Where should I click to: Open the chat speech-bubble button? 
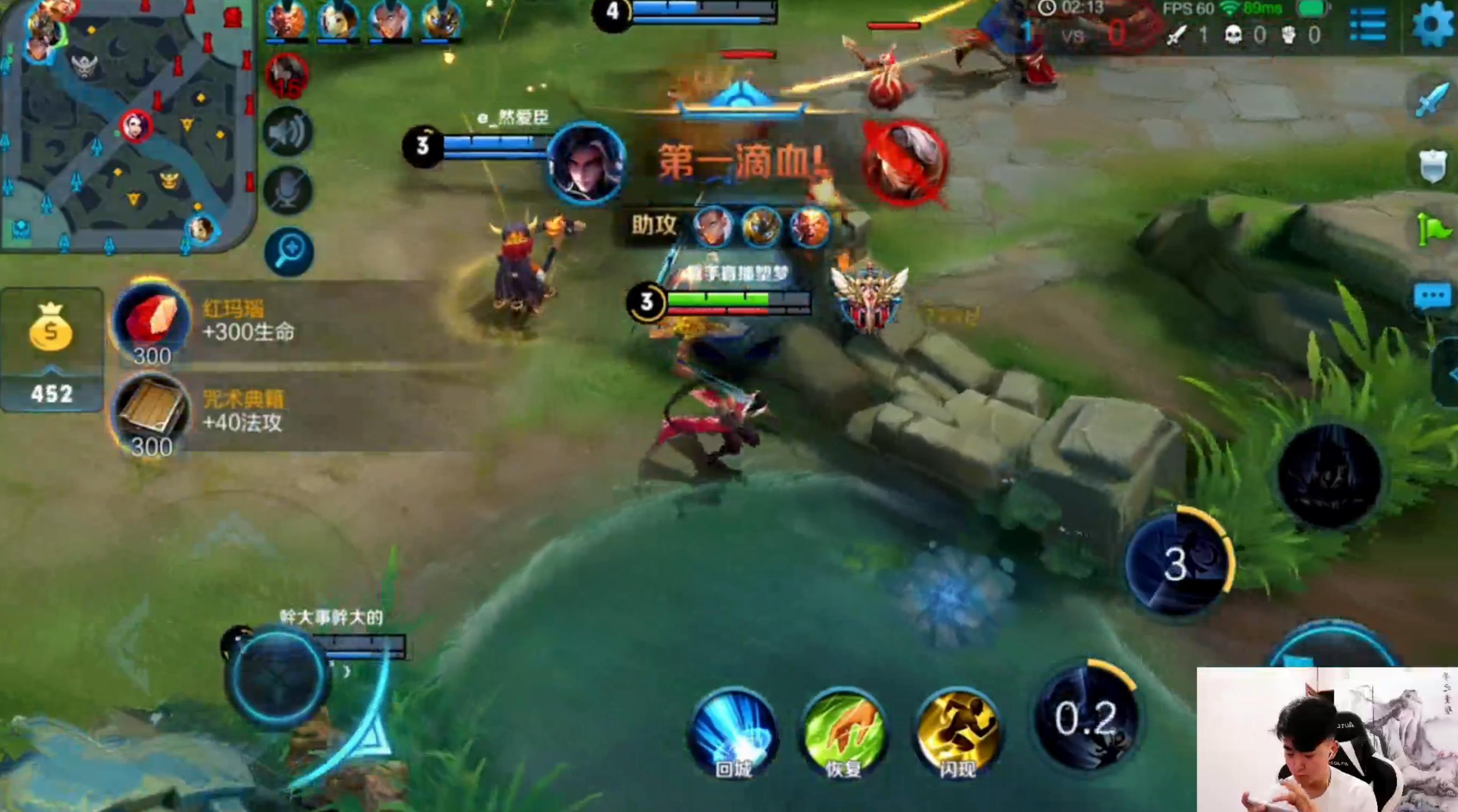pyautogui.click(x=1433, y=297)
